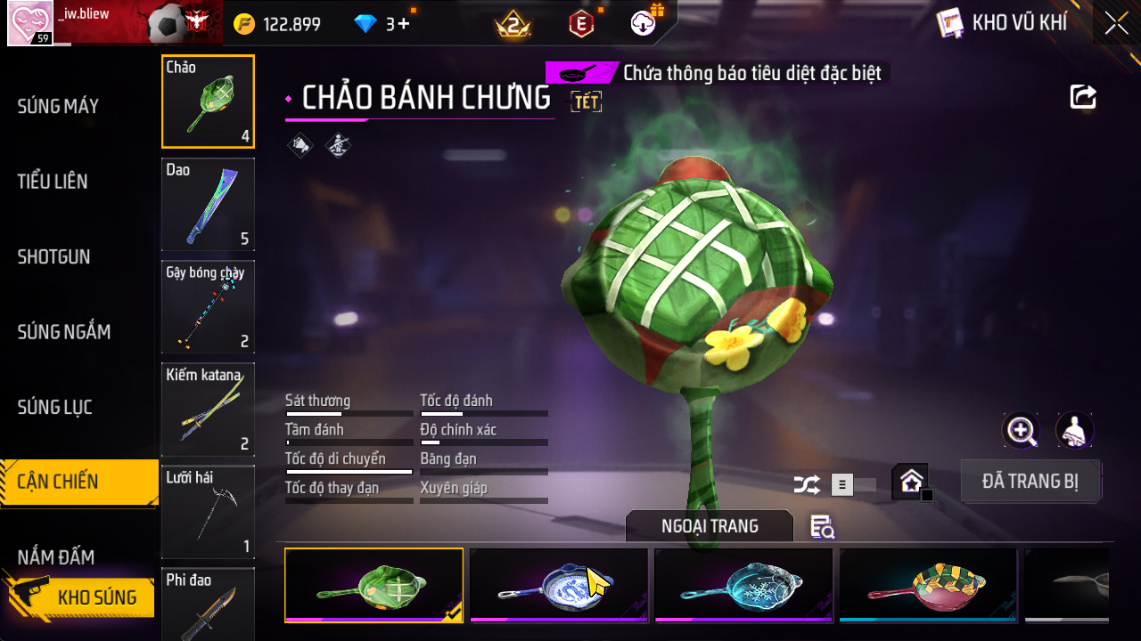Choose the SÚNG LỤC category

(x=55, y=407)
